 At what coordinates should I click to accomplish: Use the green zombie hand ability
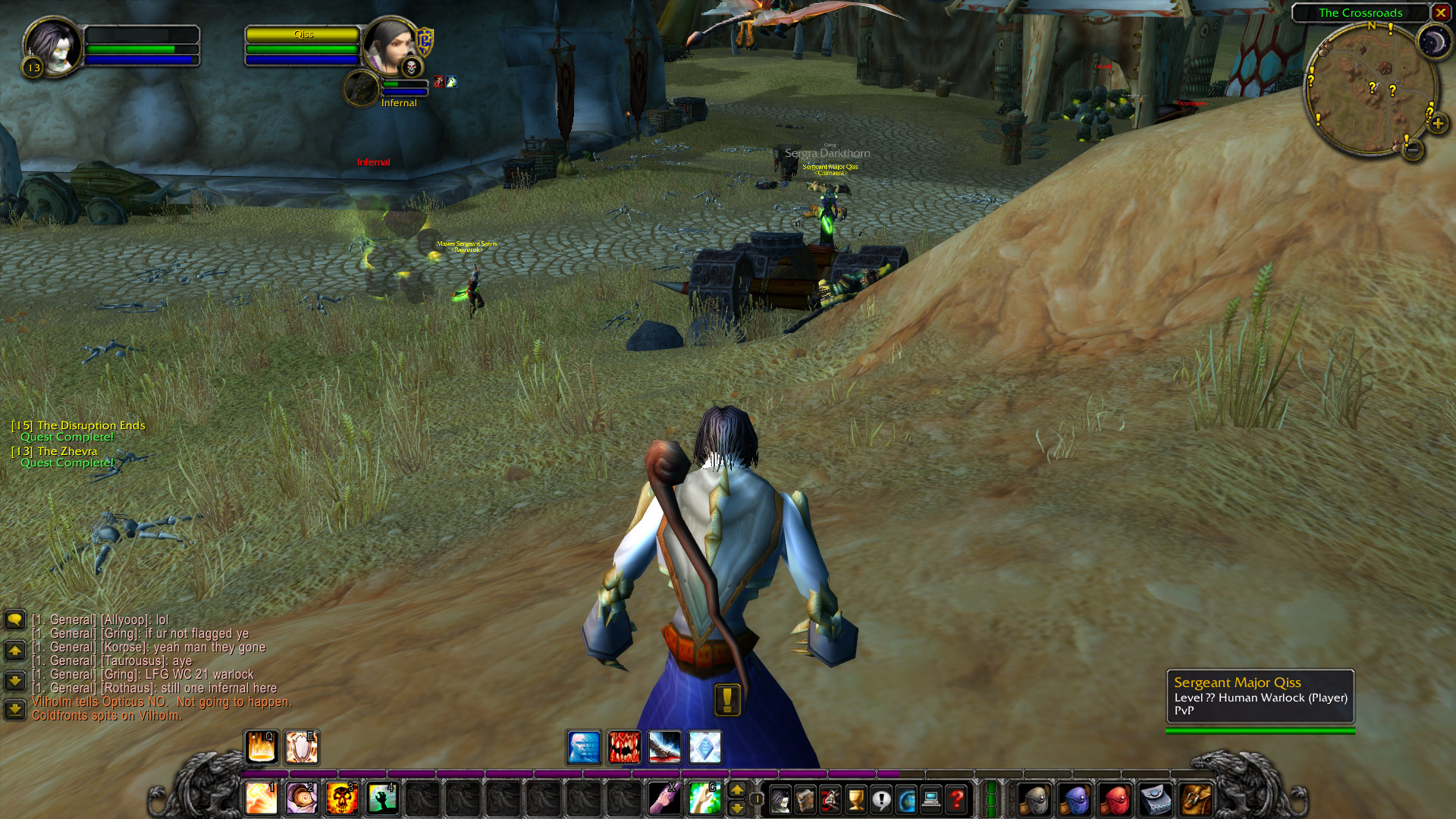point(382,799)
